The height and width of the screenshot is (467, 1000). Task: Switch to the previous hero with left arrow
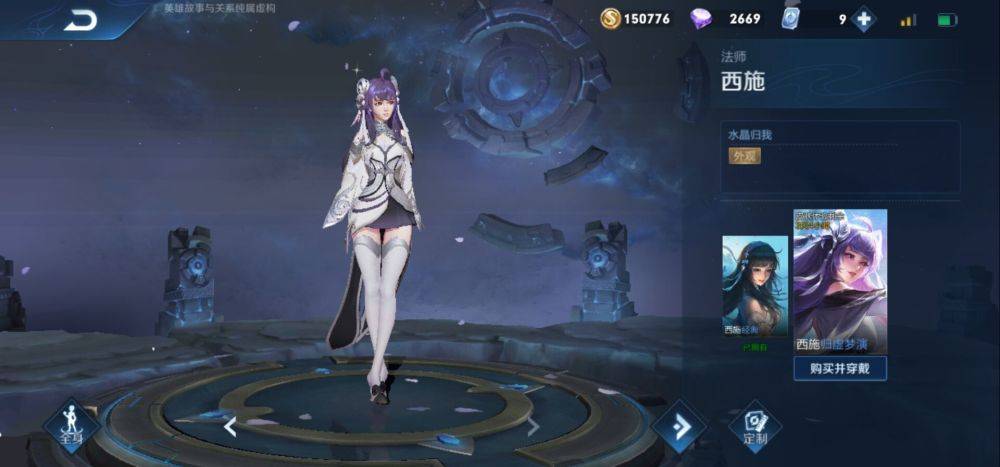[230, 427]
